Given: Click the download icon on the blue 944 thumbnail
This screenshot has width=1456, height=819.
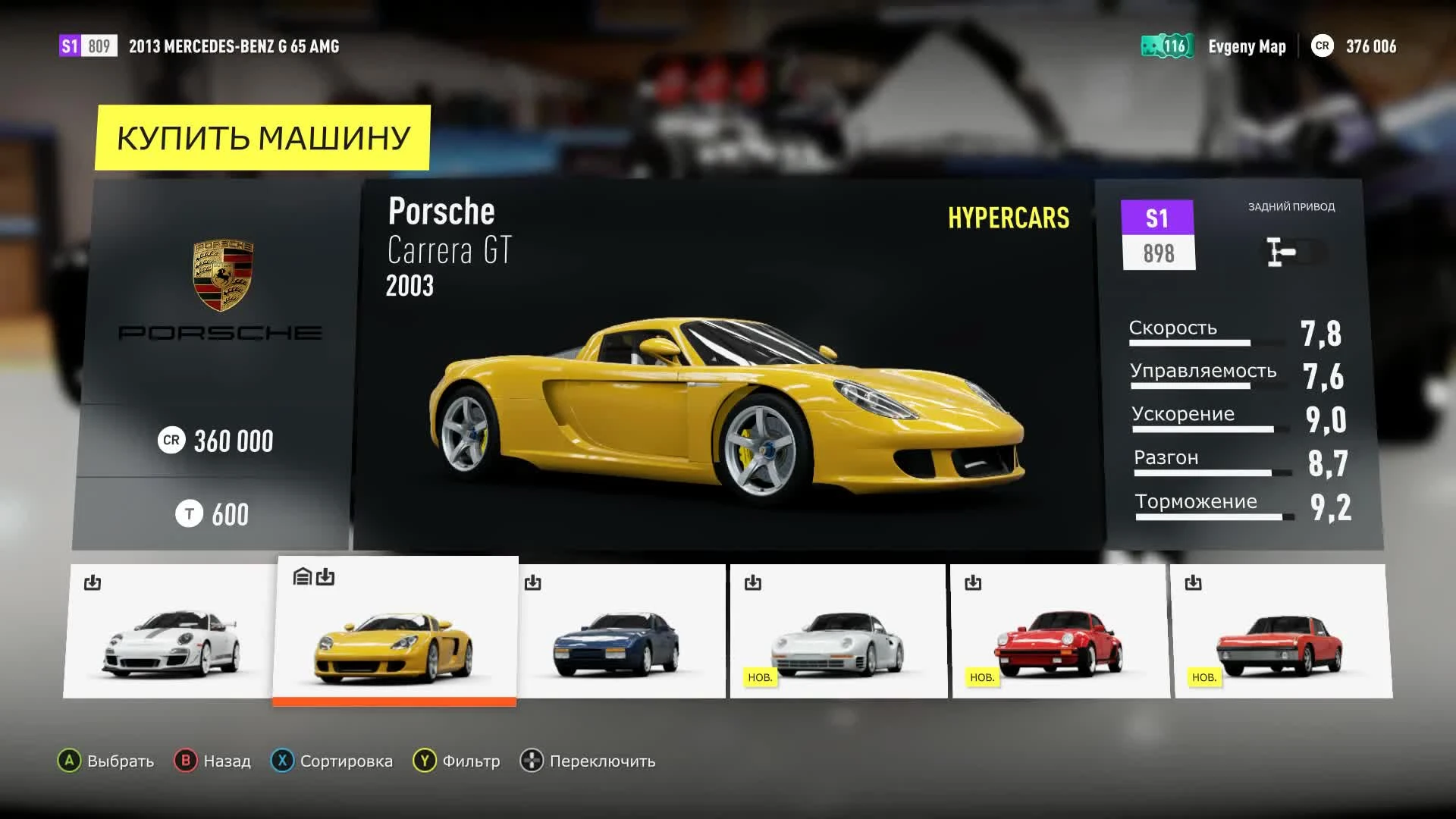Looking at the screenshot, I should pyautogui.click(x=533, y=582).
